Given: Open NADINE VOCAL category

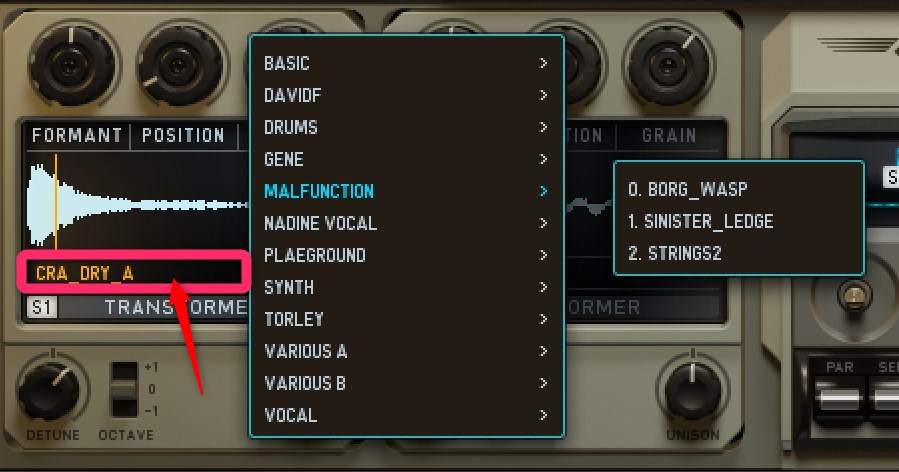Looking at the screenshot, I should (320, 223).
